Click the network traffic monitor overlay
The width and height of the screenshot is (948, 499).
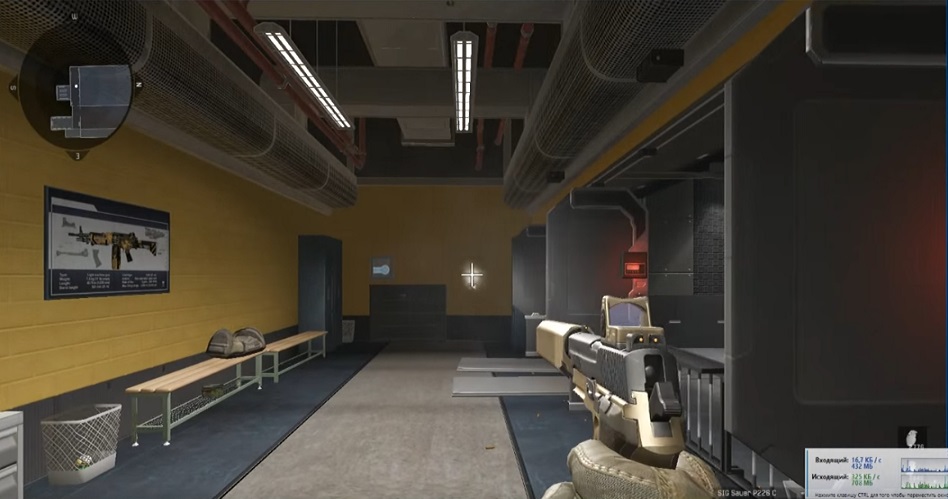click(876, 473)
